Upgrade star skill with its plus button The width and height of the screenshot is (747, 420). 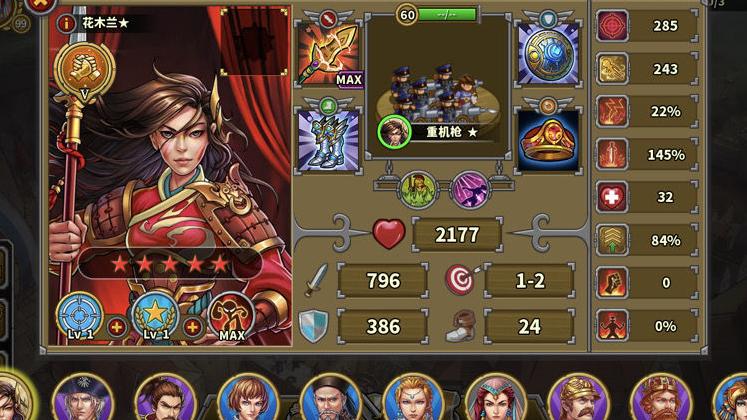[193, 327]
